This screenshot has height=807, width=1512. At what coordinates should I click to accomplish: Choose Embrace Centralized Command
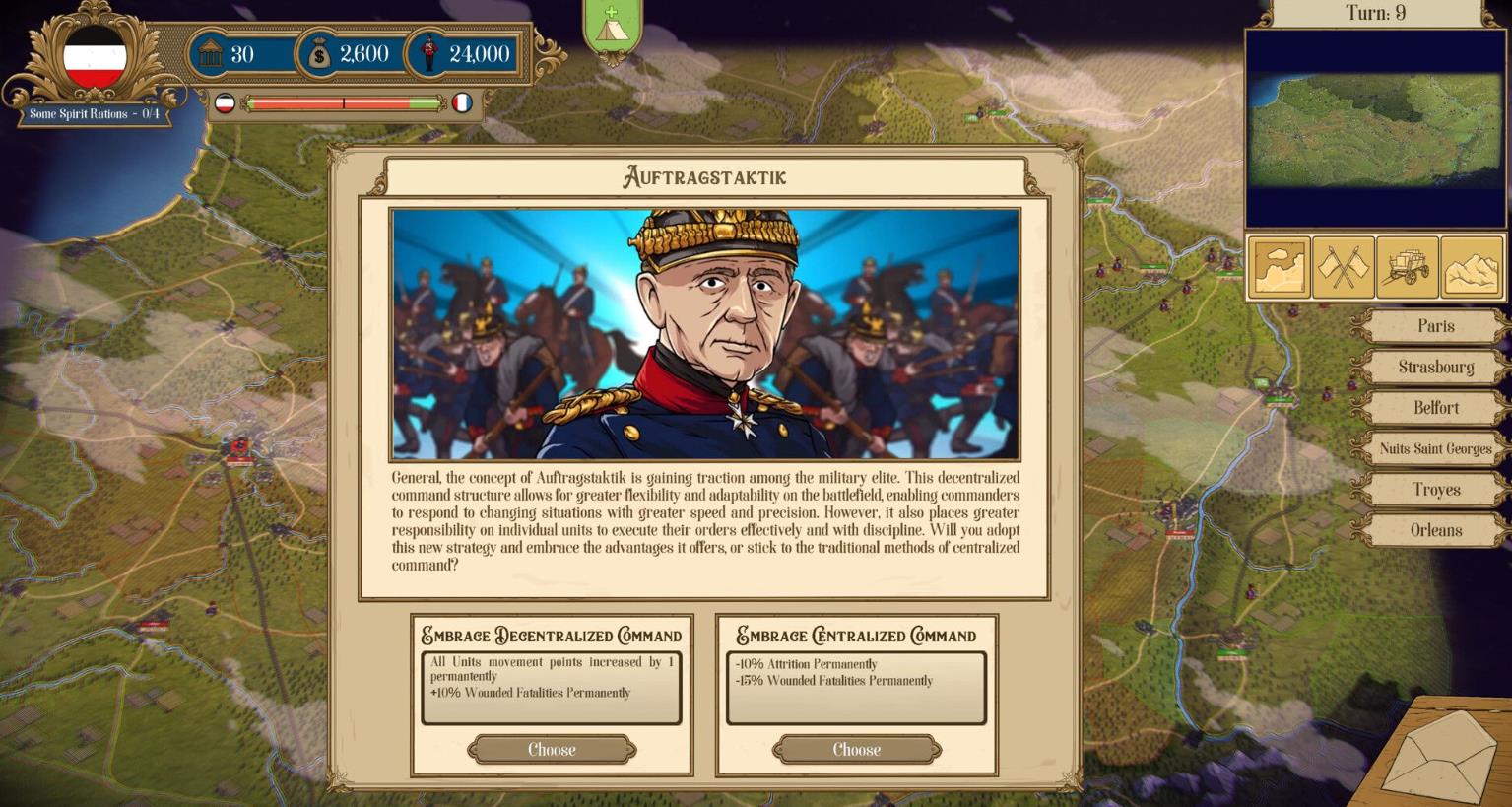(x=856, y=750)
